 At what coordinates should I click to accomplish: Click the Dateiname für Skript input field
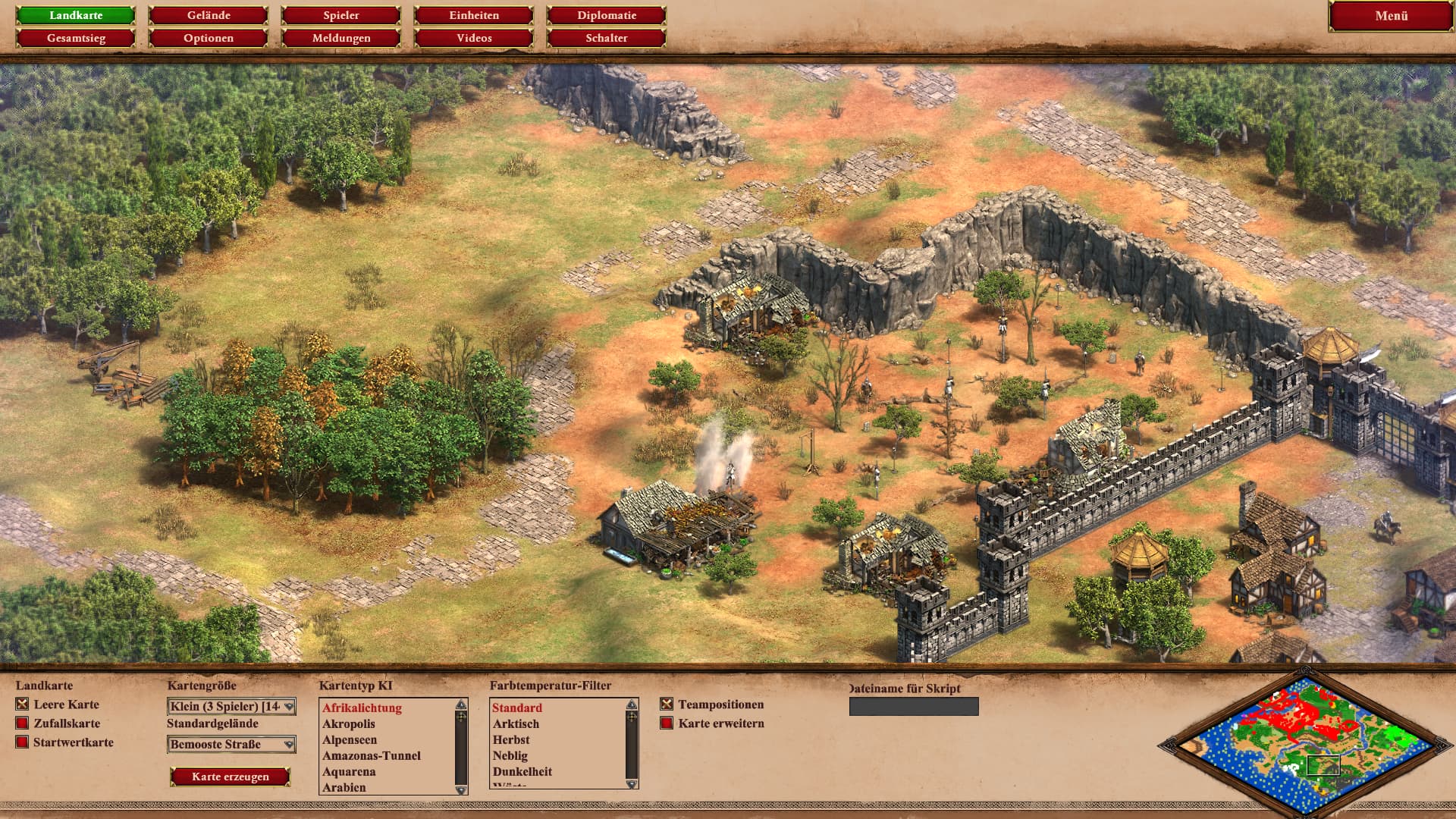coord(914,707)
